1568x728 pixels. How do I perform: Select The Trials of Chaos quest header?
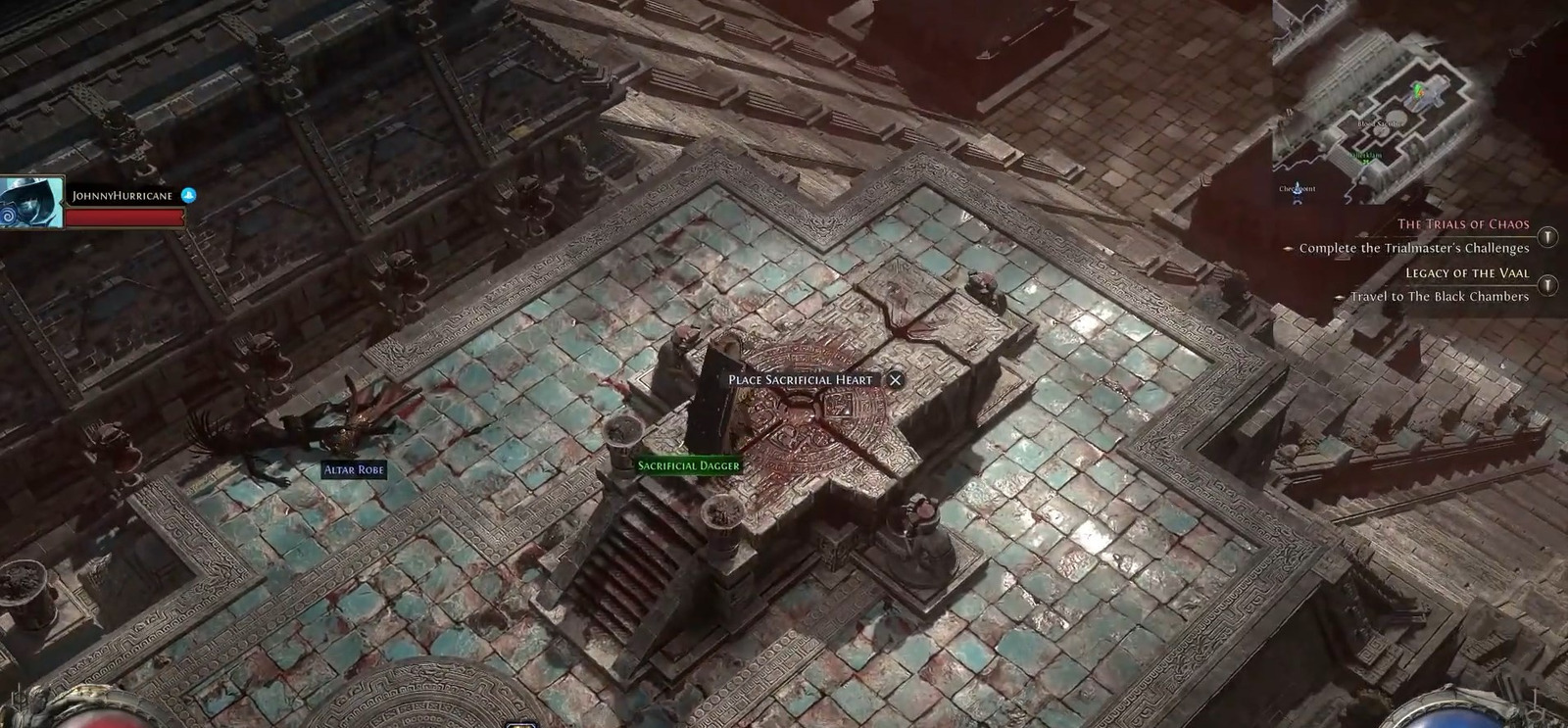pyautogui.click(x=1465, y=223)
